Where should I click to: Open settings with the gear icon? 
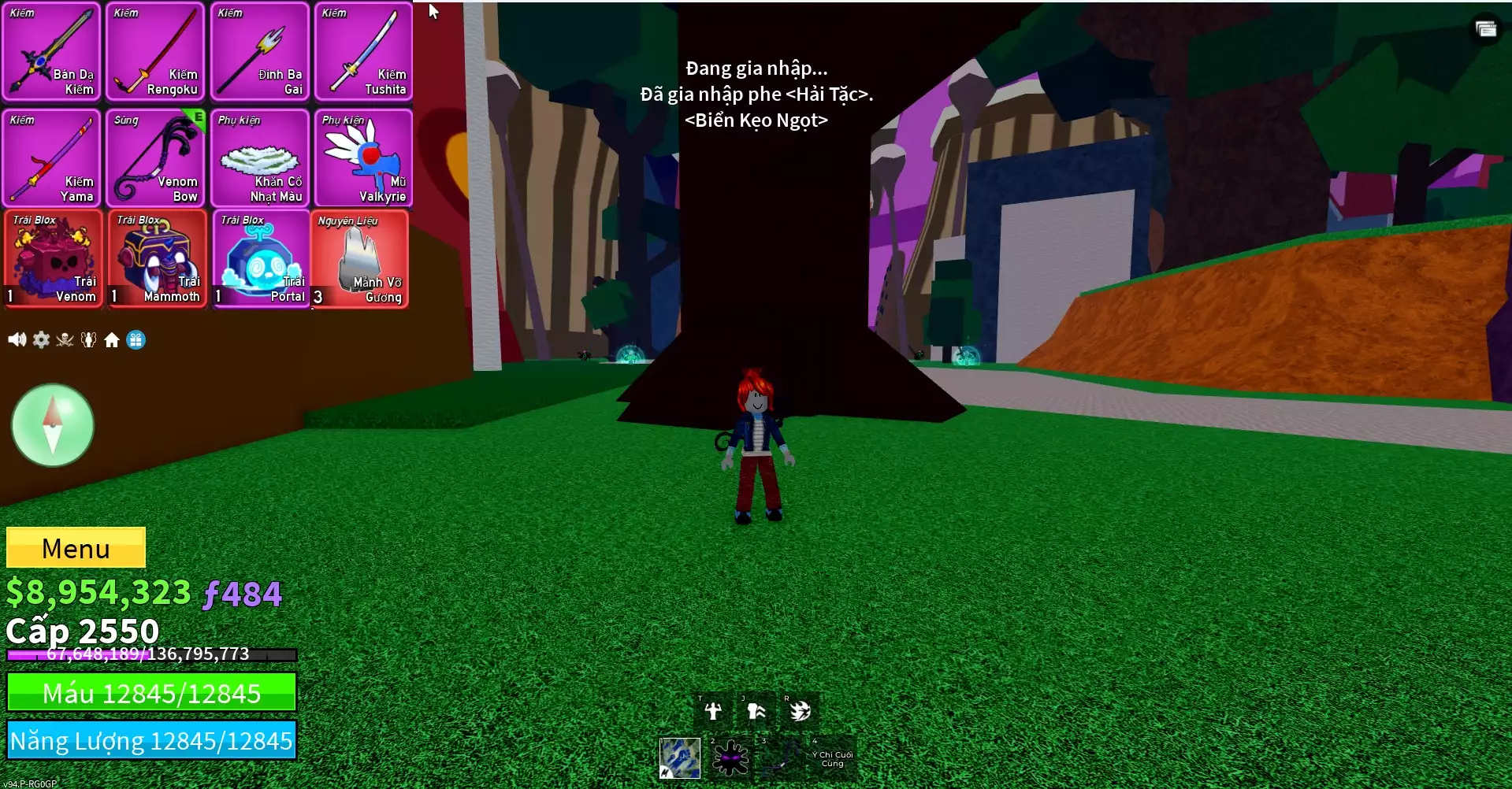click(x=41, y=339)
